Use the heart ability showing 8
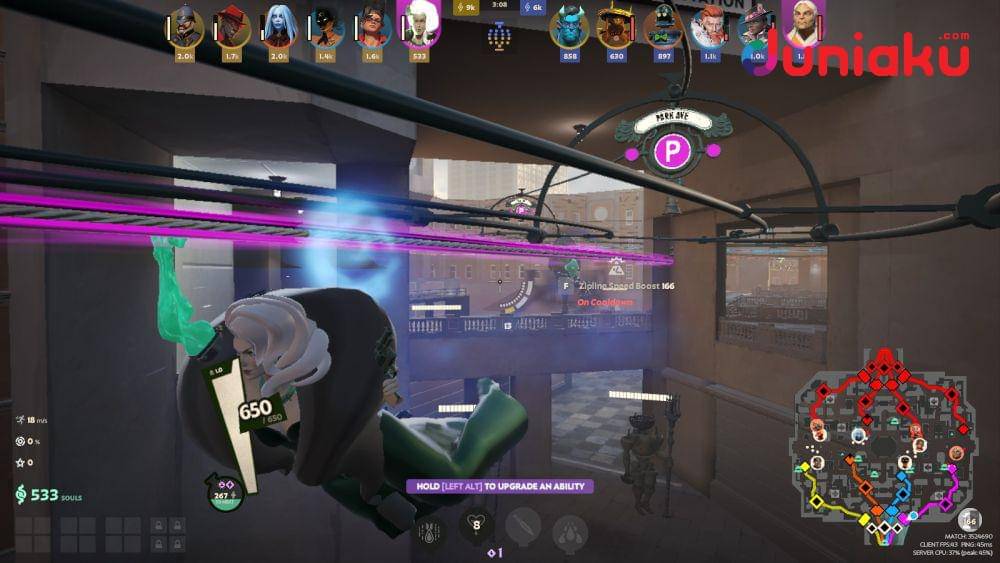Viewport: 1000px width, 563px height. tap(477, 524)
